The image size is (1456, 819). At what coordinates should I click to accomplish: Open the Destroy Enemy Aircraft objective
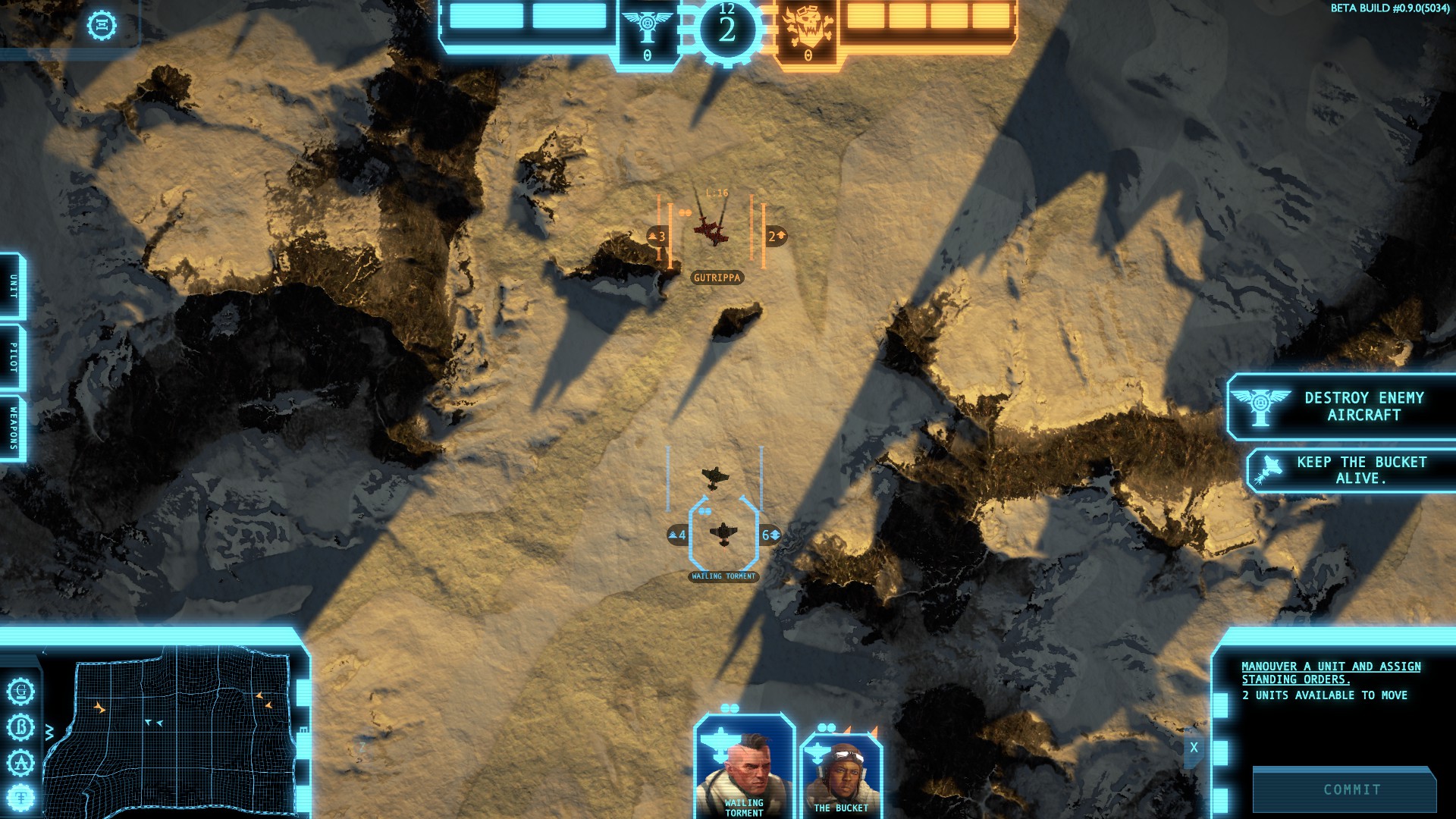click(1342, 406)
